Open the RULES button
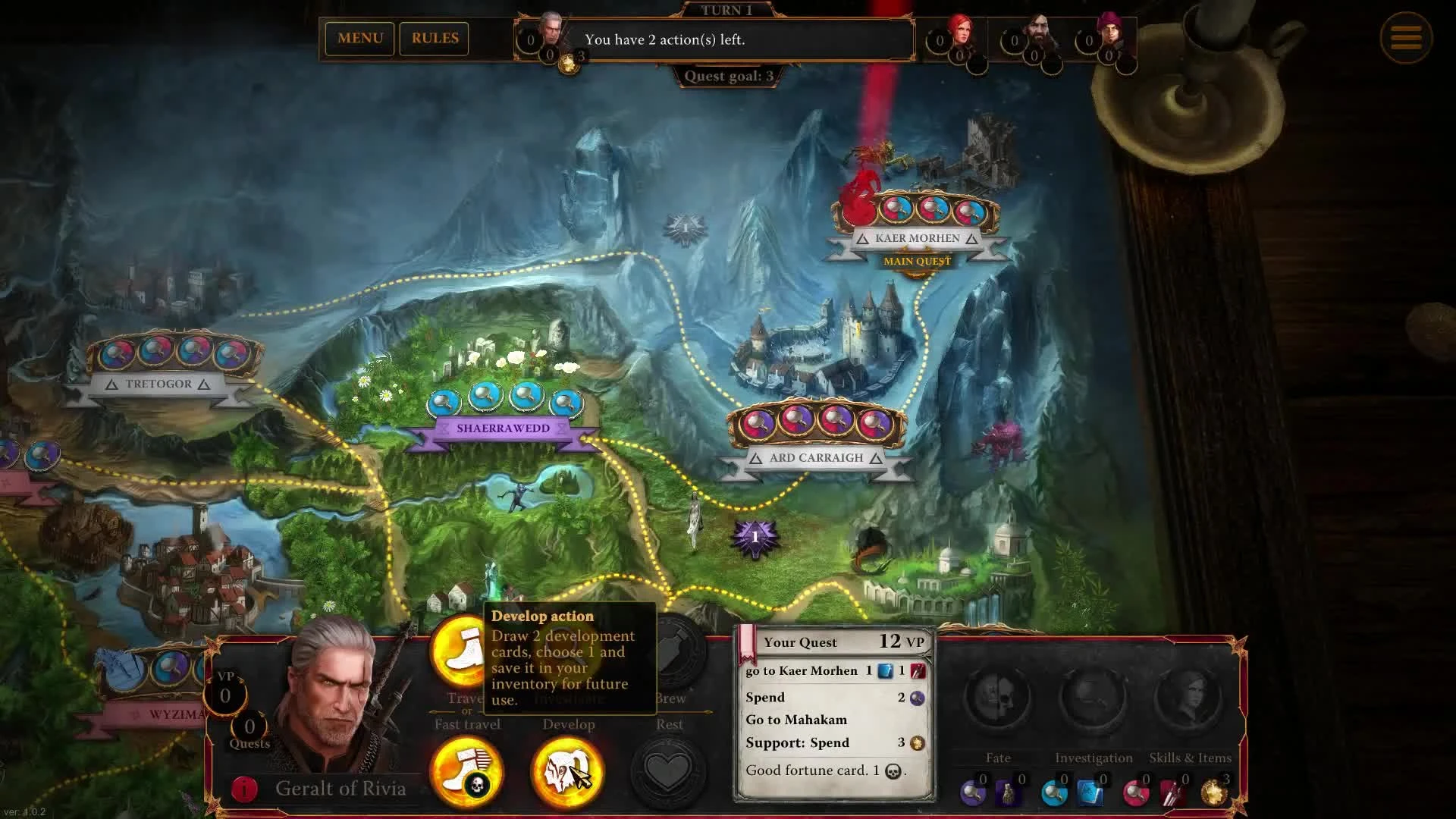This screenshot has height=819, width=1456. pyautogui.click(x=434, y=38)
